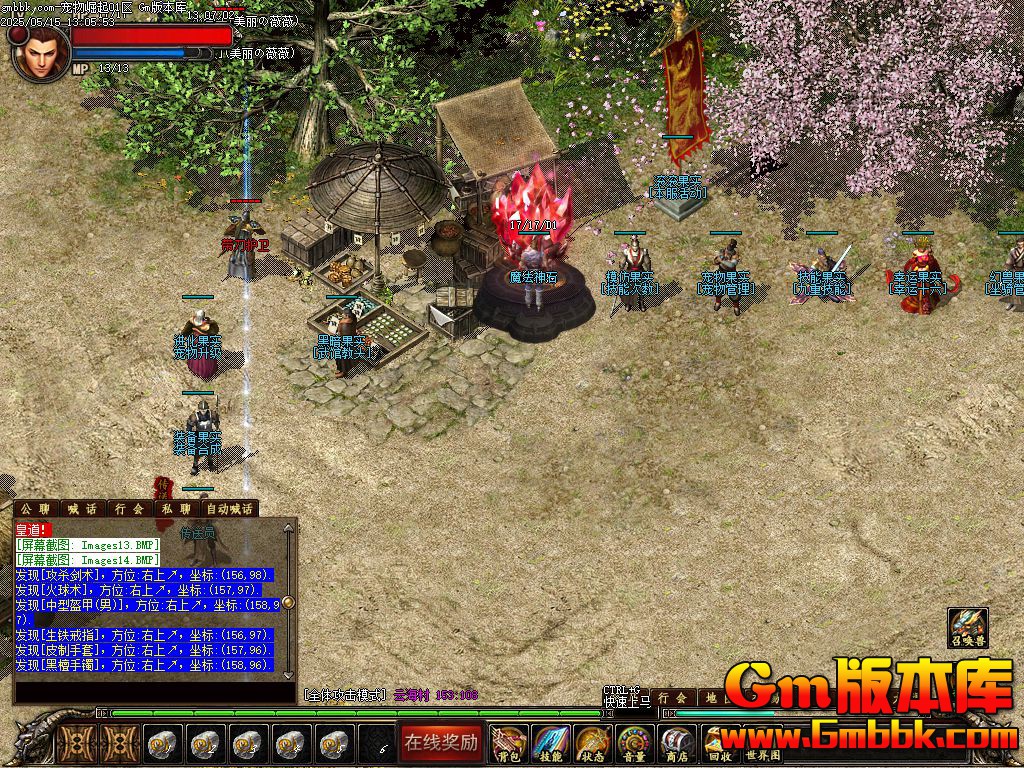Image resolution: width=1024 pixels, height=768 pixels.
Task: Choose the 自动喊话 auto-shout tab
Action: click(x=229, y=509)
